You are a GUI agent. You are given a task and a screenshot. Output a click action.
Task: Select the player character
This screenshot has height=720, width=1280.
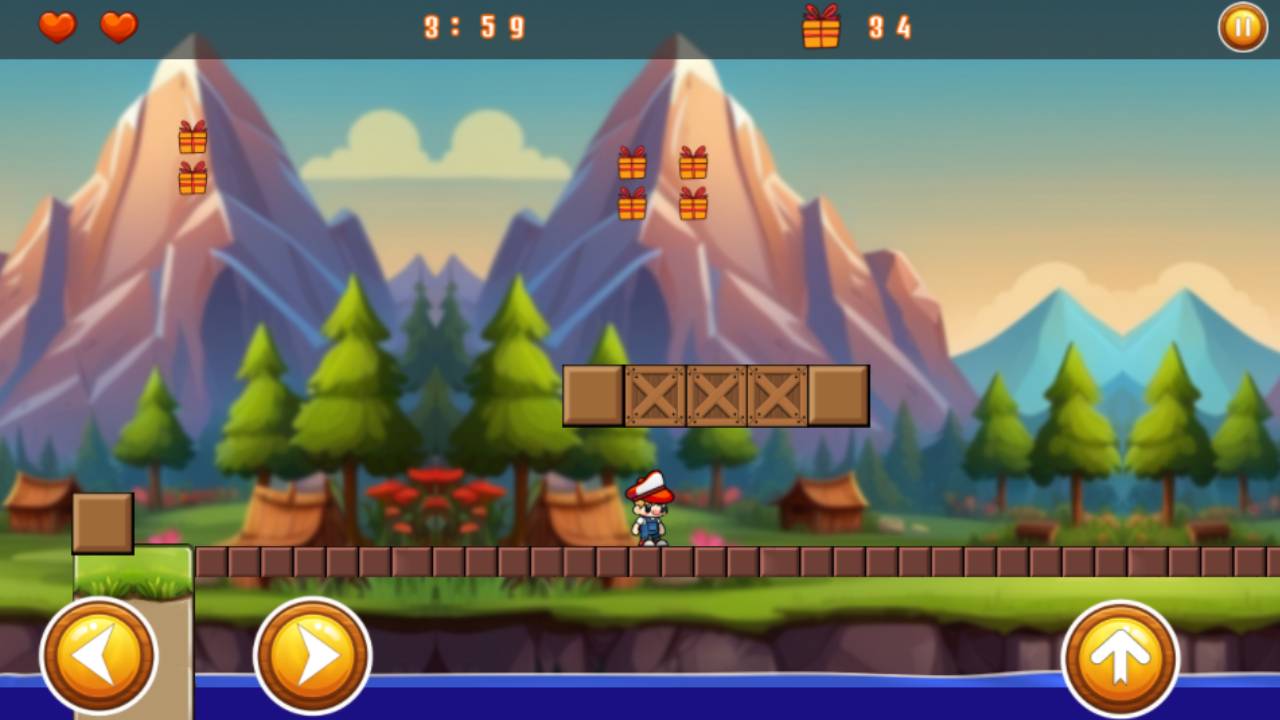pos(648,512)
